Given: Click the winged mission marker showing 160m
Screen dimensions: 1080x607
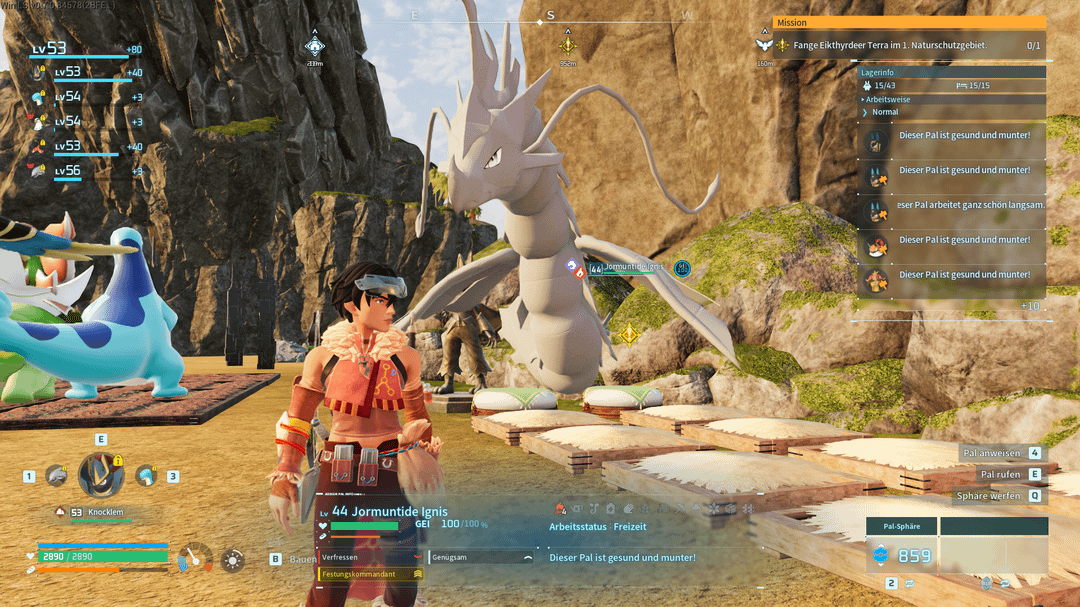Looking at the screenshot, I should click(x=765, y=46).
